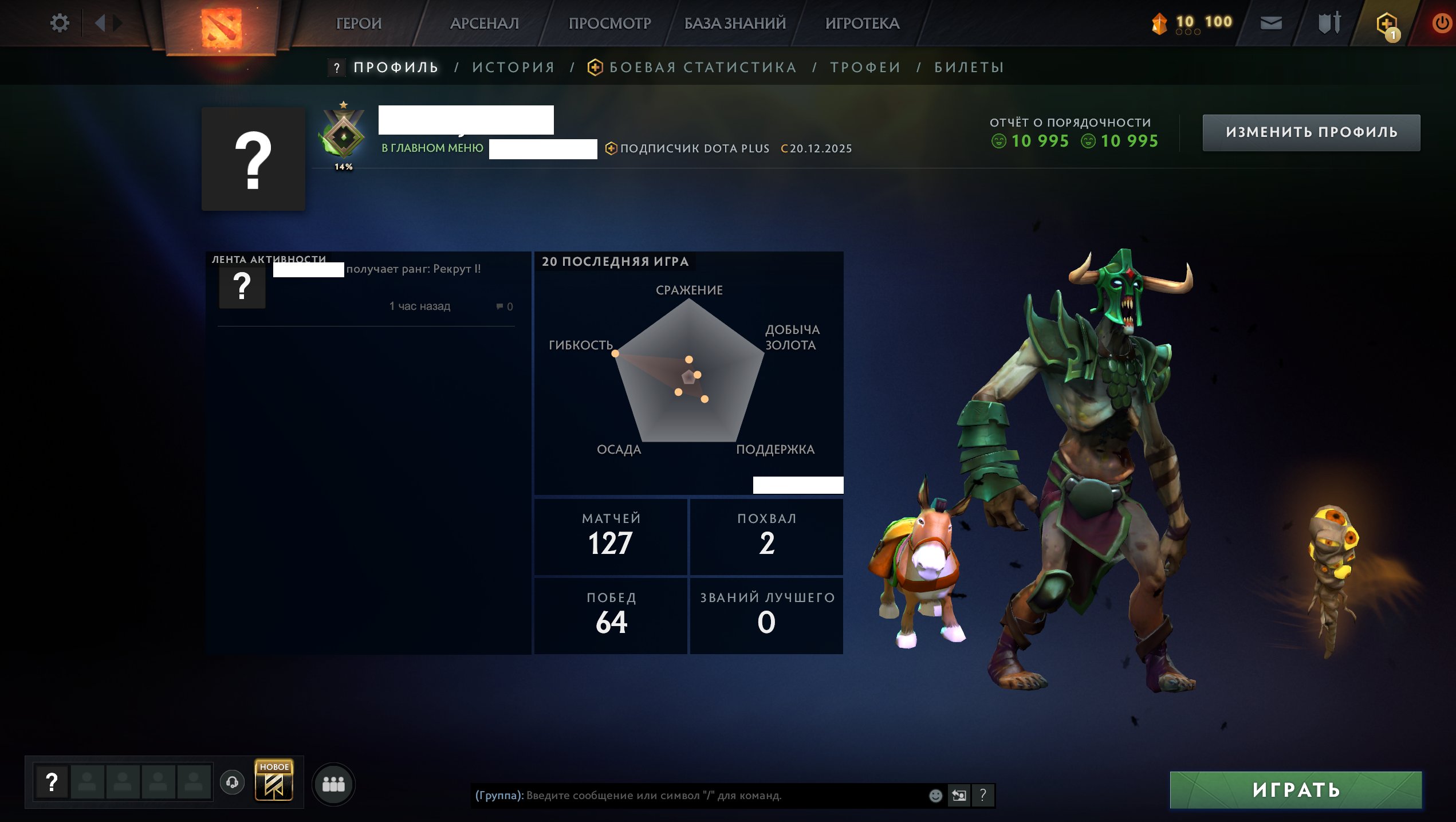This screenshot has width=1456, height=822.
Task: Open the Armory shield icon
Action: click(1330, 23)
